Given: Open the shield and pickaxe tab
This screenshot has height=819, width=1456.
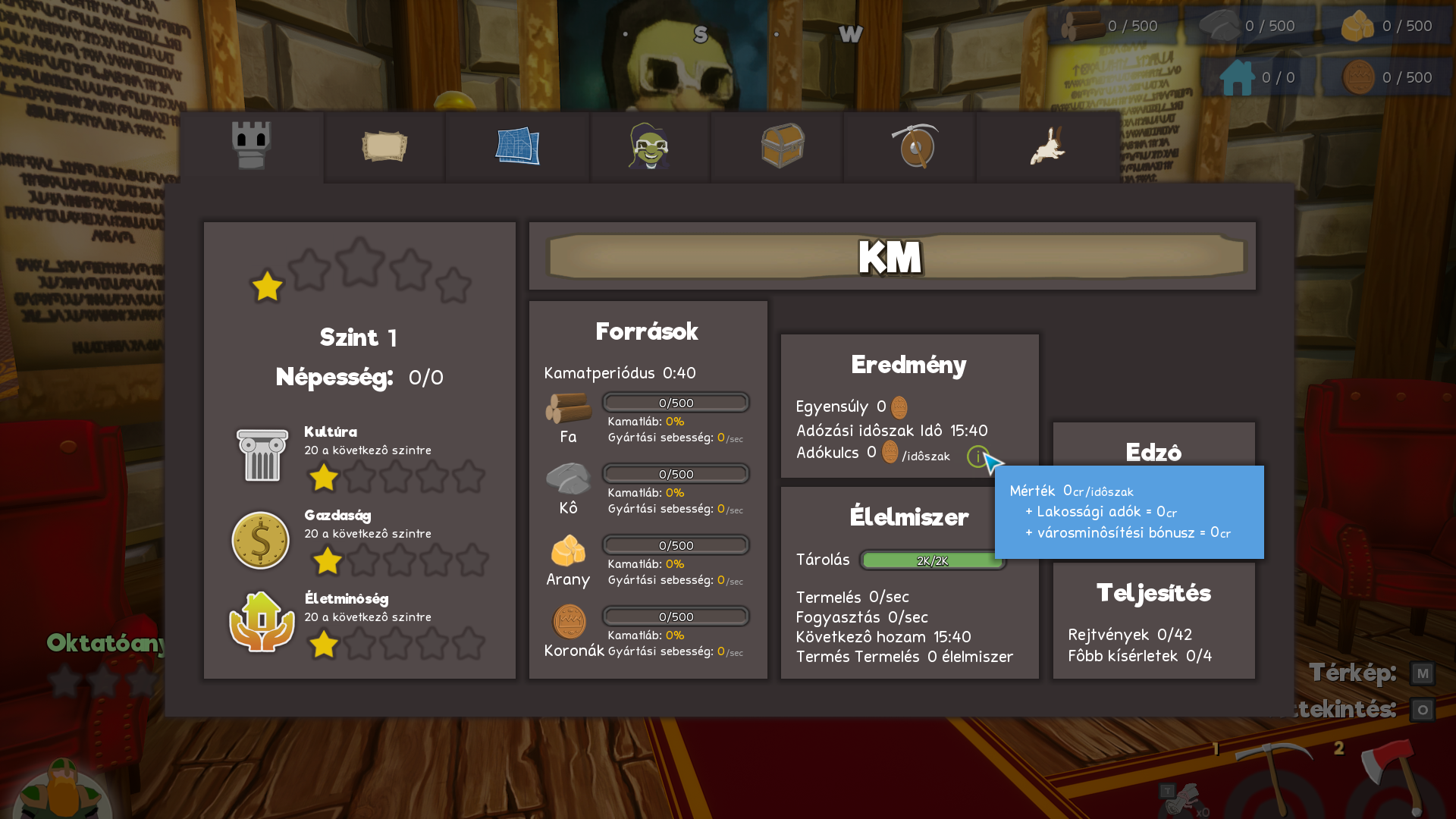Looking at the screenshot, I should click(915, 146).
